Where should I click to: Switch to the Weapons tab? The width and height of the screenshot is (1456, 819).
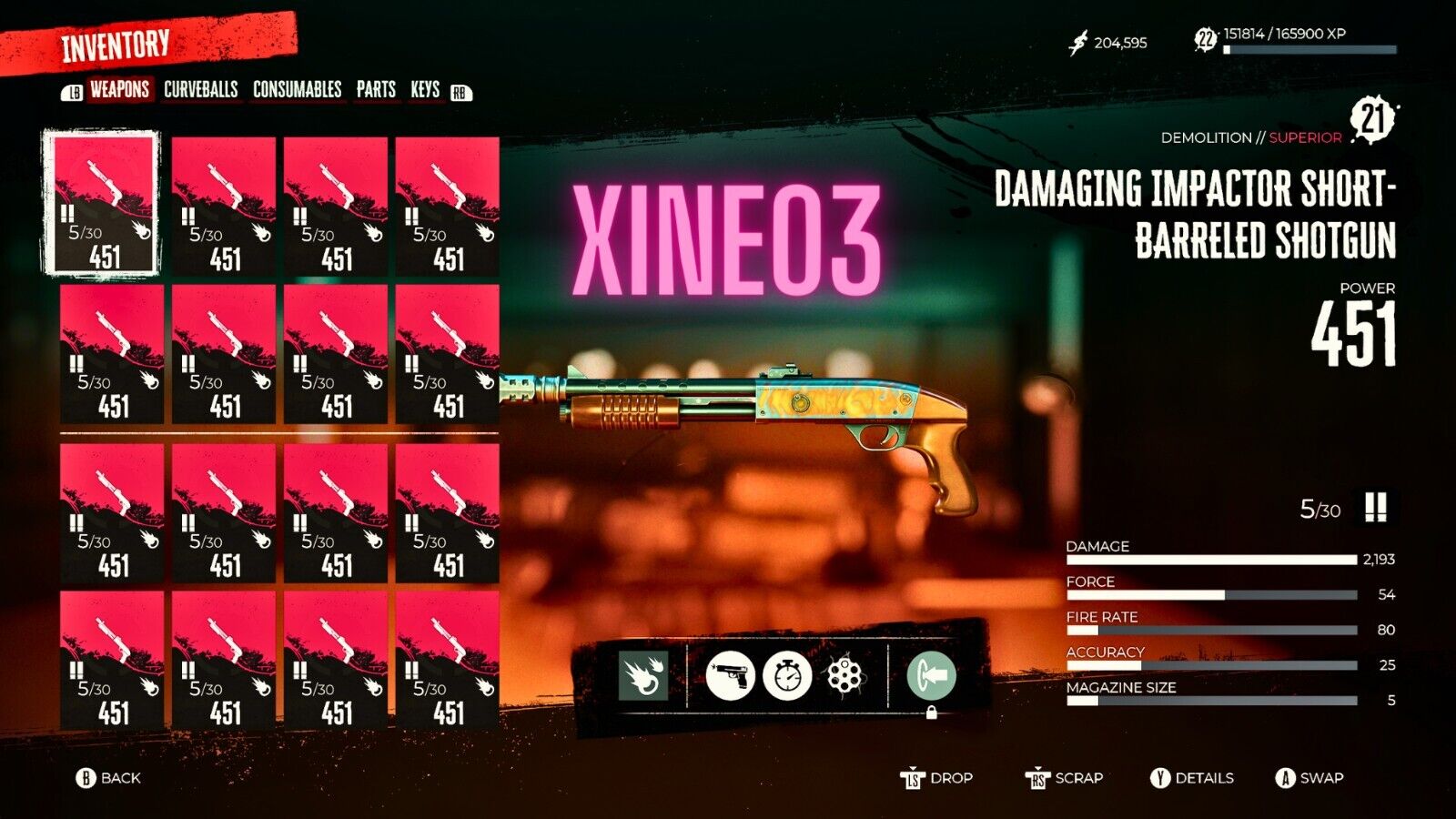tap(119, 89)
